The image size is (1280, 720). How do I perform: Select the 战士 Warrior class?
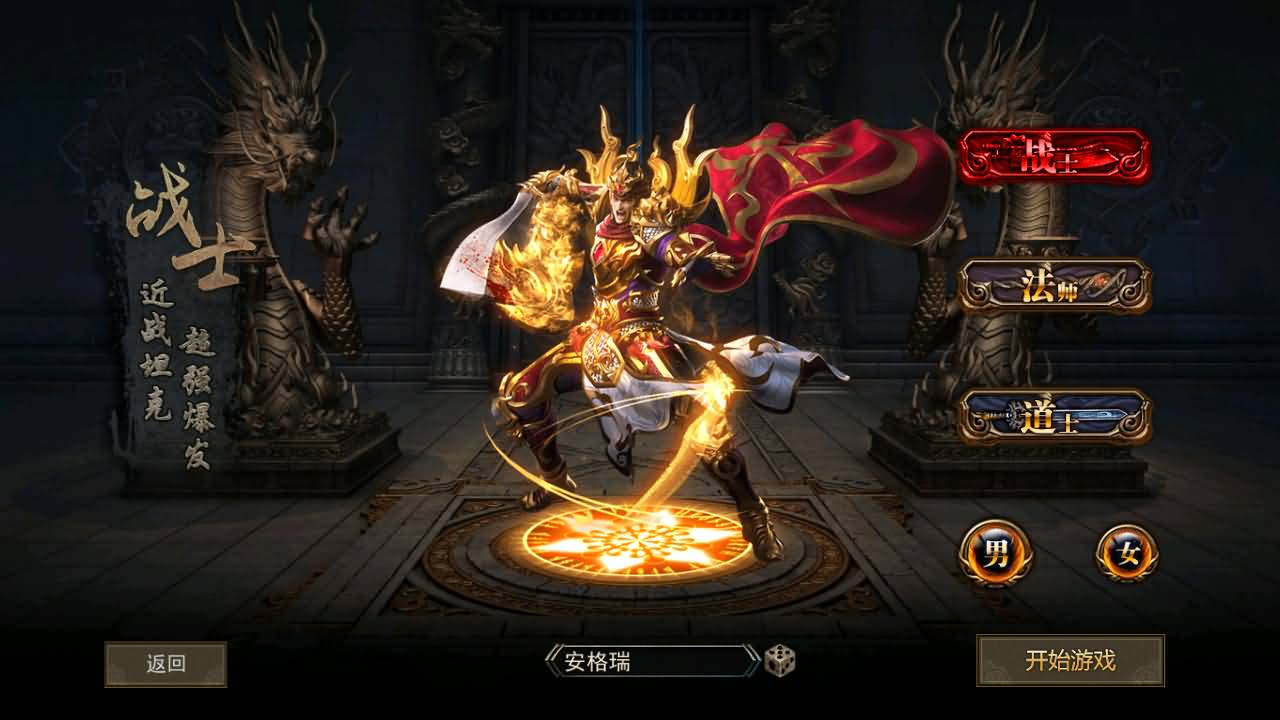pyautogui.click(x=1055, y=158)
